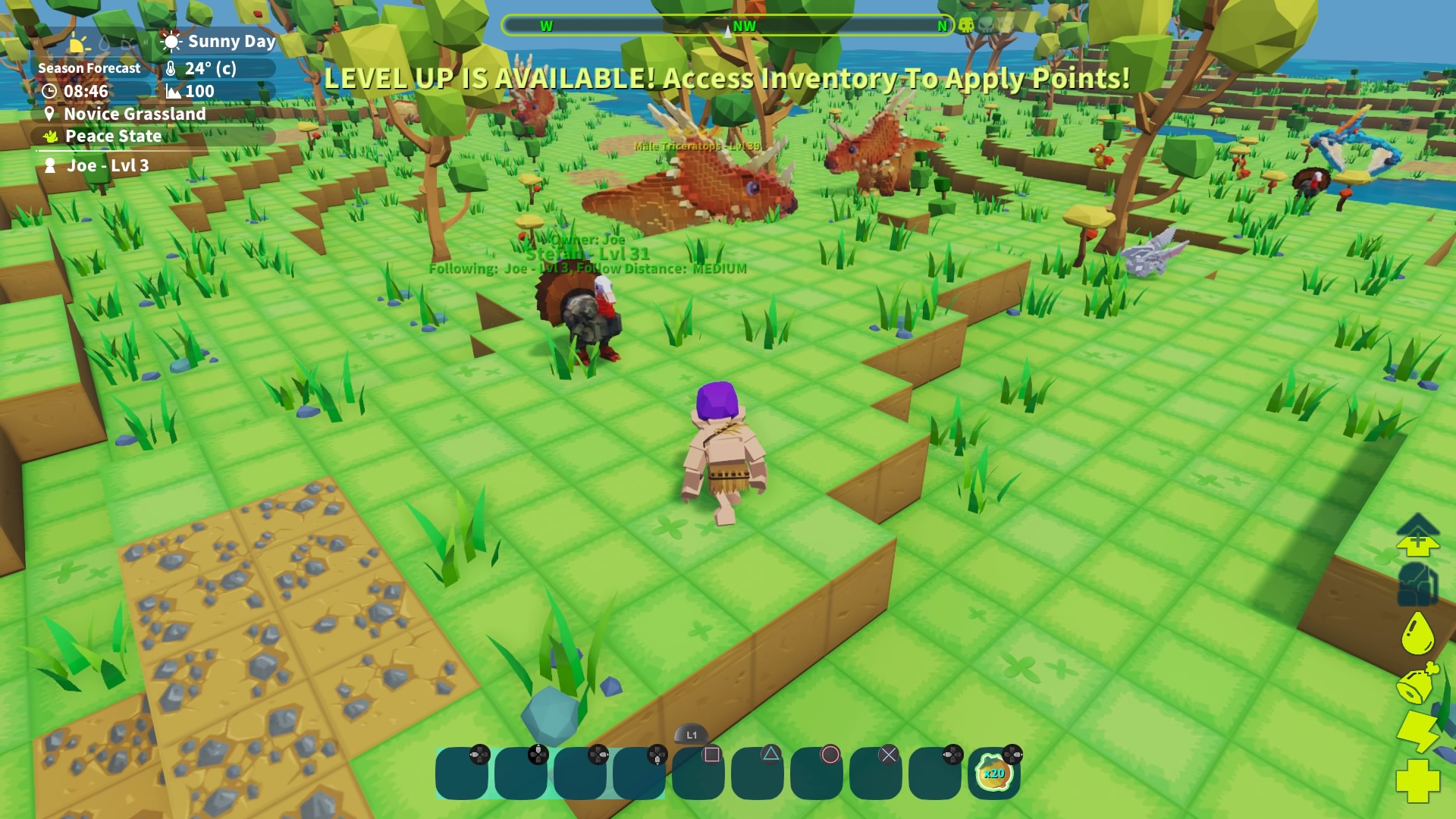Screen dimensions: 1456x819
Task: Click the water droplet thirst icon
Action: 1417,633
